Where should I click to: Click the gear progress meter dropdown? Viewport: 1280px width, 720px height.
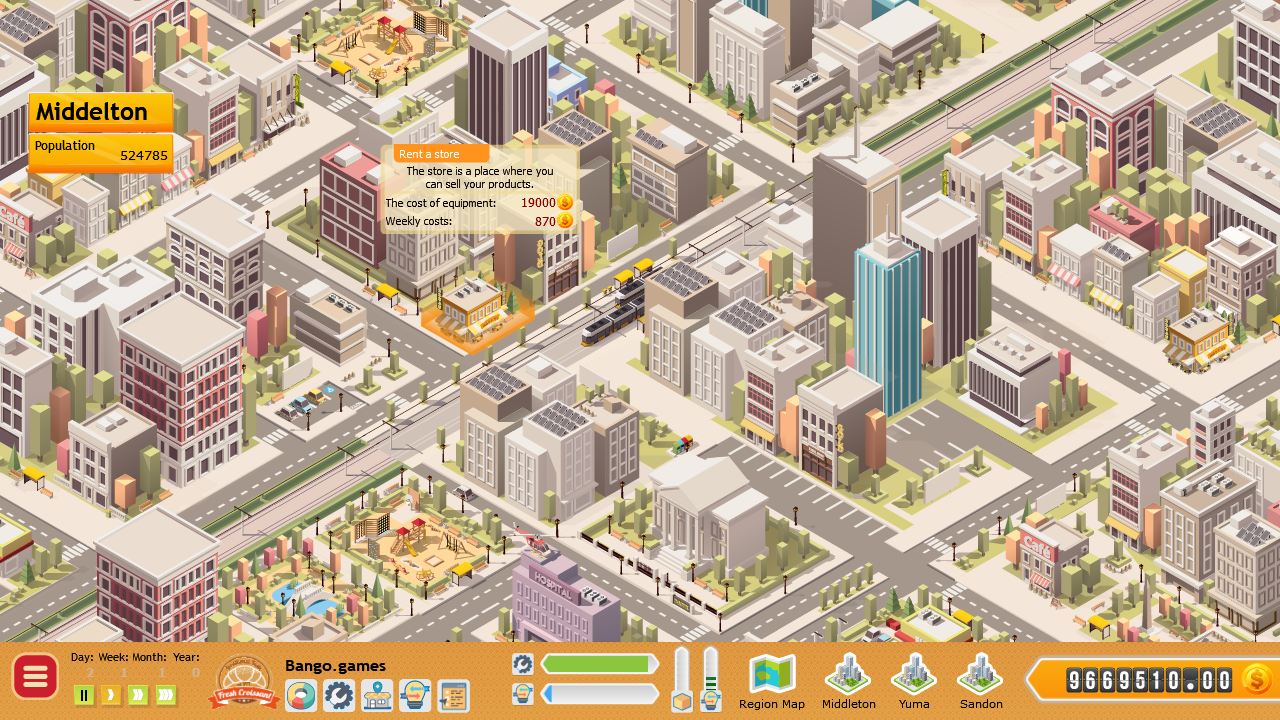(523, 662)
